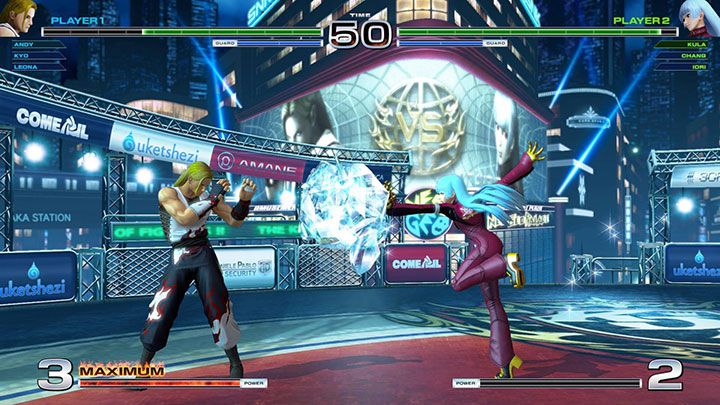The image size is (720, 405).
Task: Click Kula's portrait for Player 2
Action: pos(697,17)
